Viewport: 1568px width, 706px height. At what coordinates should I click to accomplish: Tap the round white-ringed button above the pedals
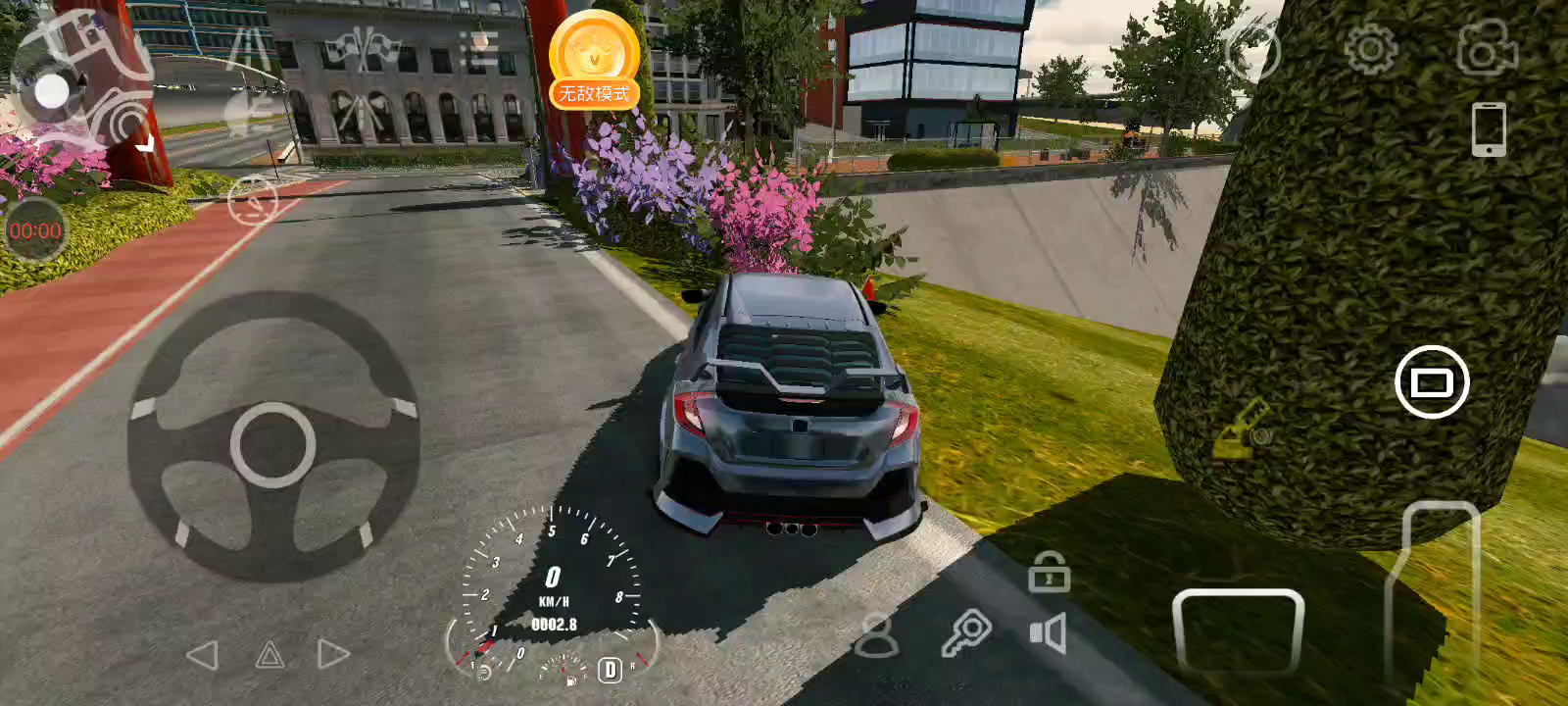[1431, 382]
